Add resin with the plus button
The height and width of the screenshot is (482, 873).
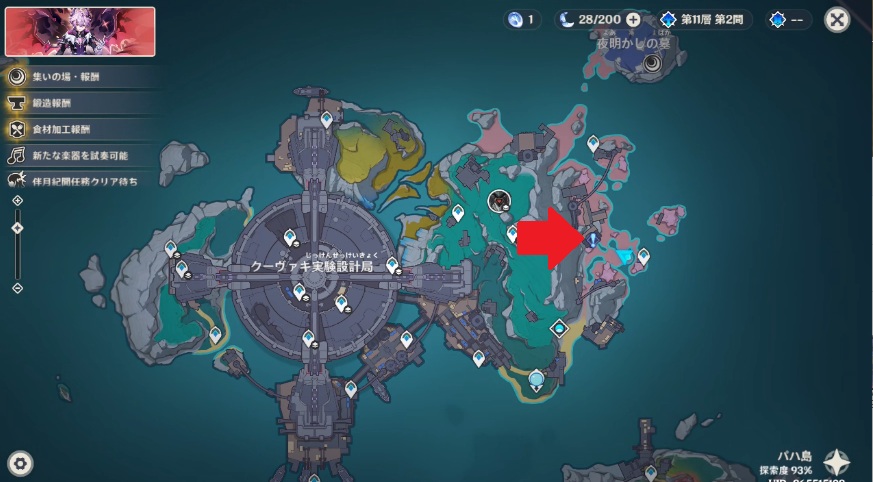point(633,19)
